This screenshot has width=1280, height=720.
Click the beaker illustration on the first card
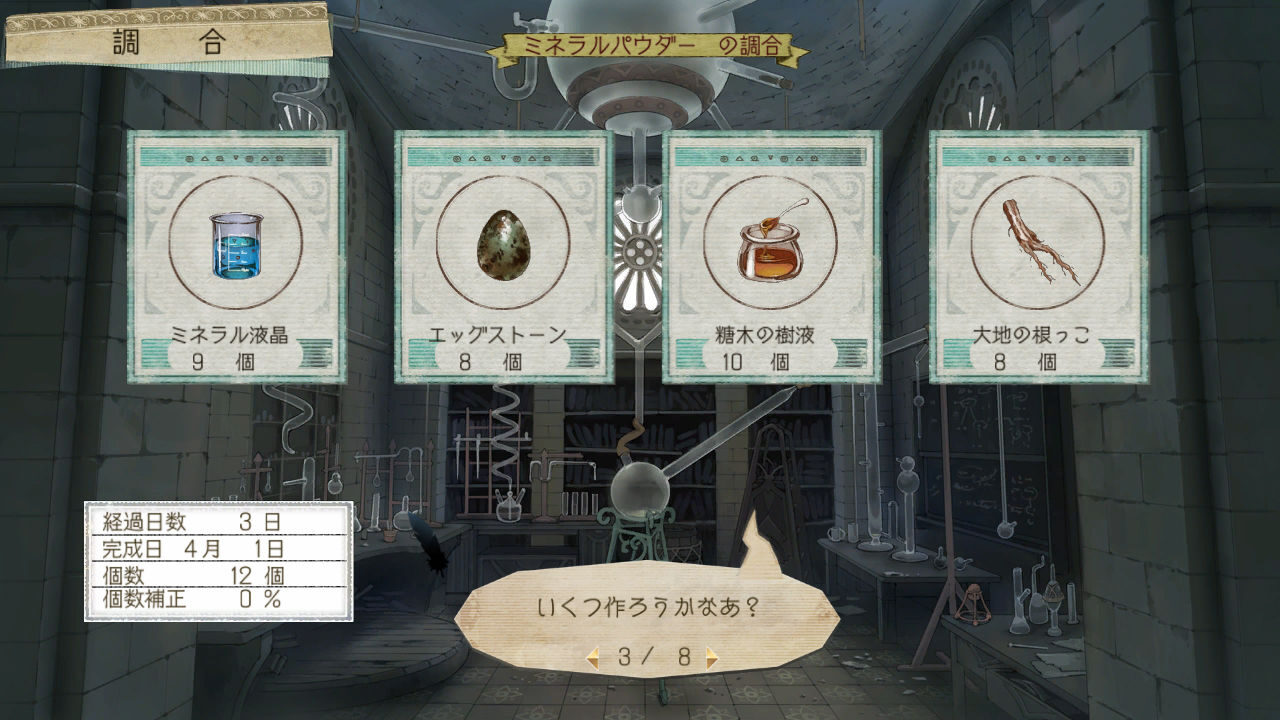click(235, 248)
